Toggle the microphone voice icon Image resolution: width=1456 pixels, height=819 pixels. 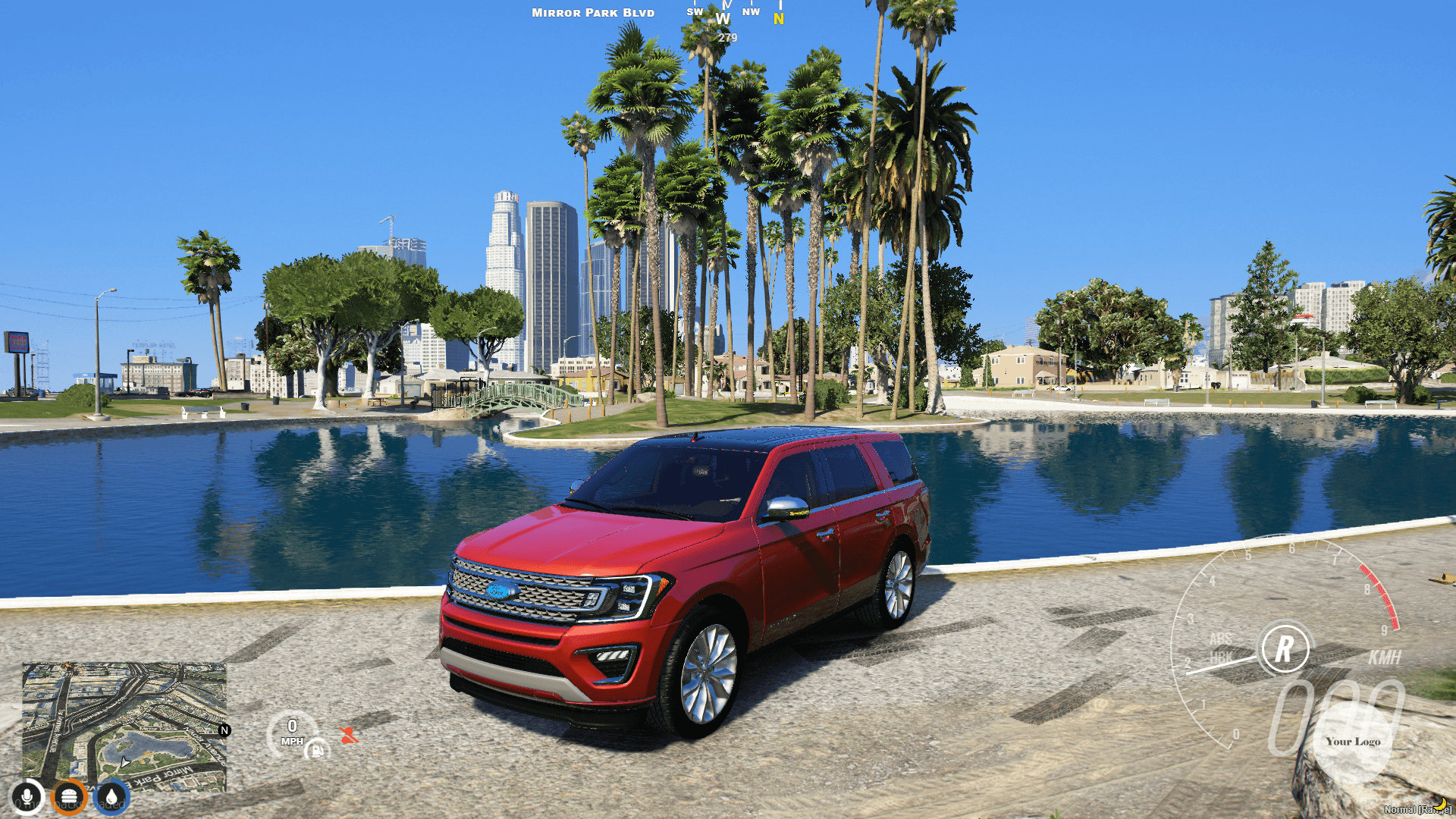[x=27, y=797]
